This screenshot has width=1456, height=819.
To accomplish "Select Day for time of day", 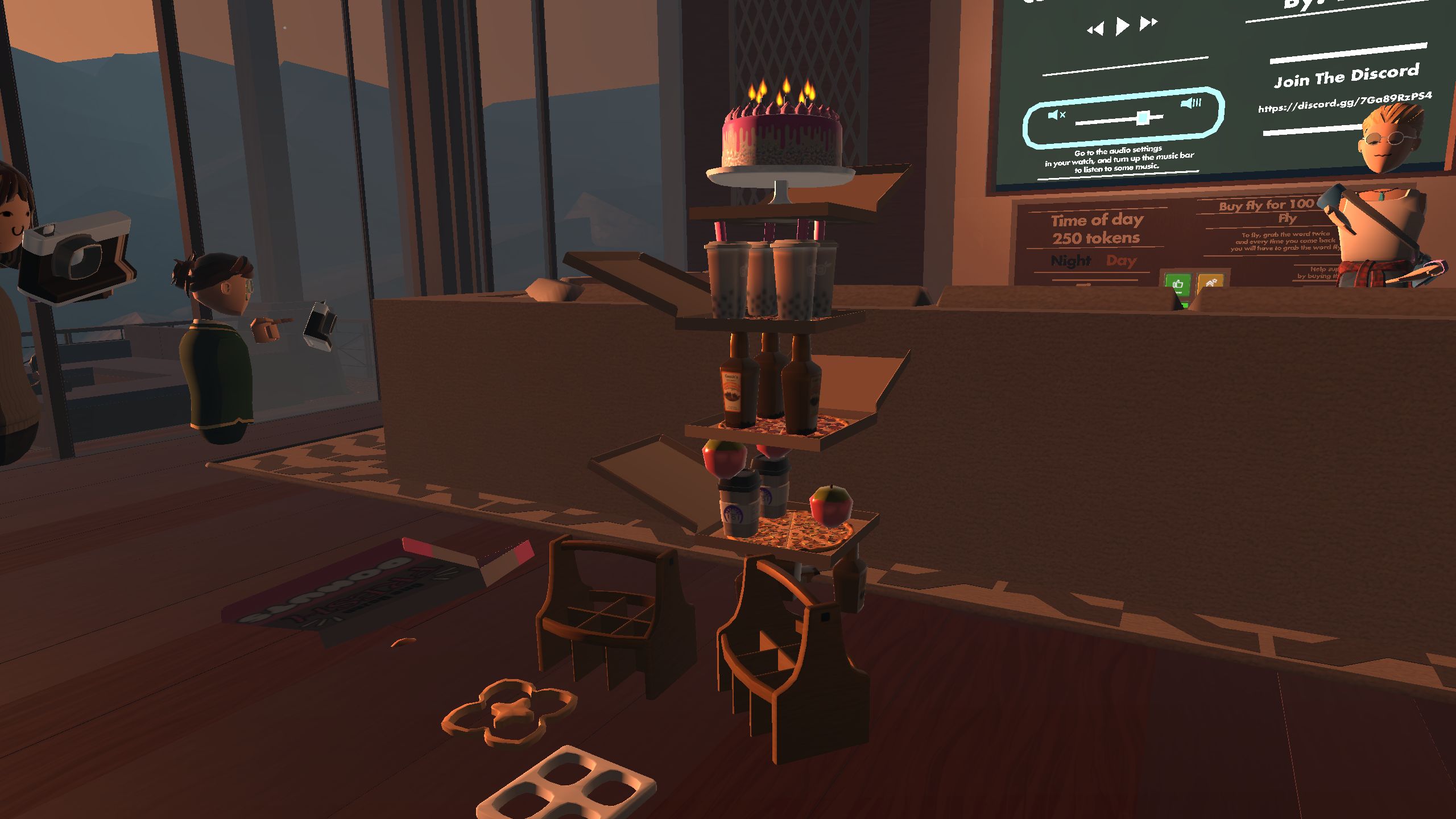I will [1122, 260].
